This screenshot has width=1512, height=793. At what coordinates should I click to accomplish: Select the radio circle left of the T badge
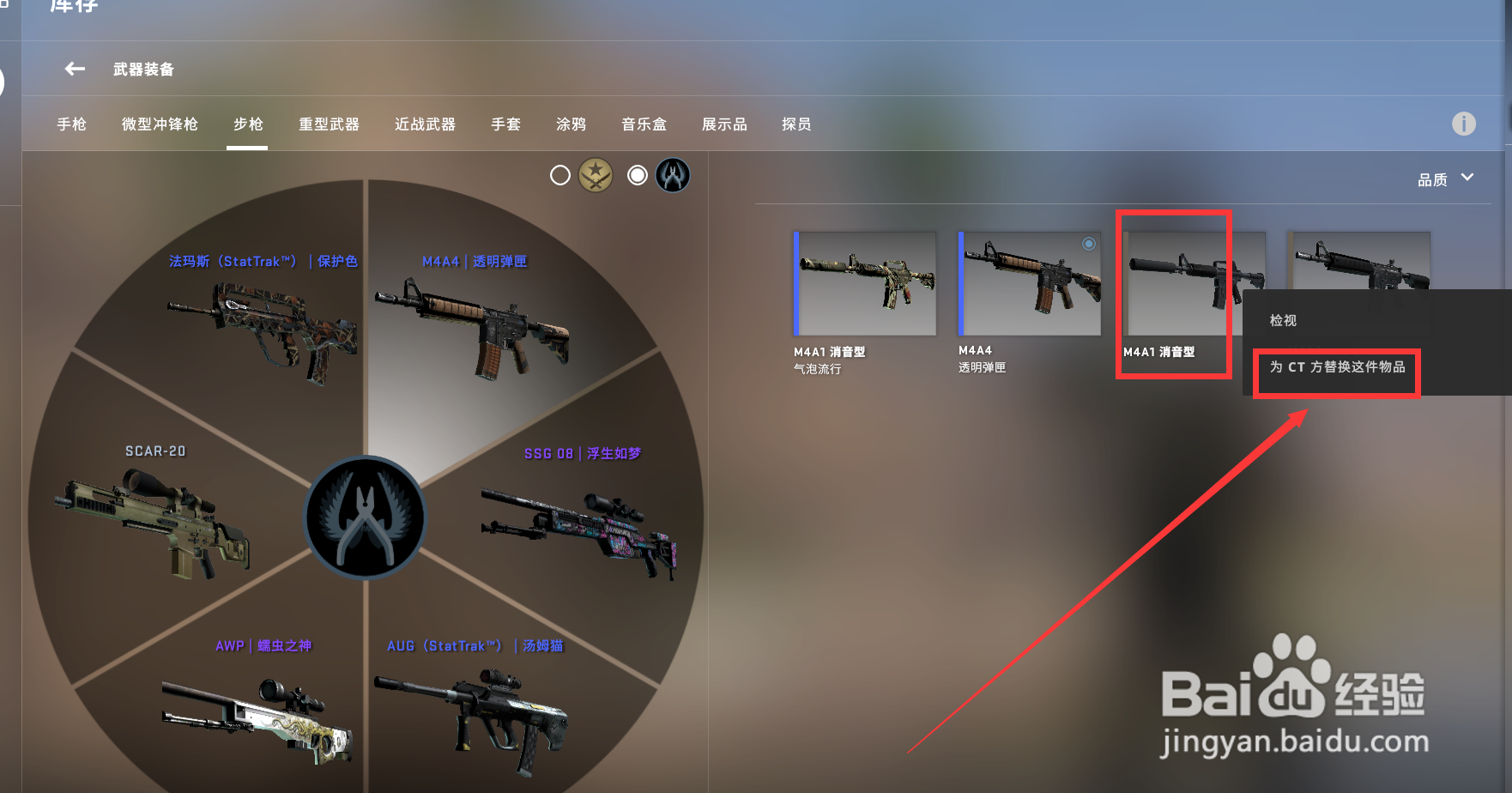click(x=560, y=175)
